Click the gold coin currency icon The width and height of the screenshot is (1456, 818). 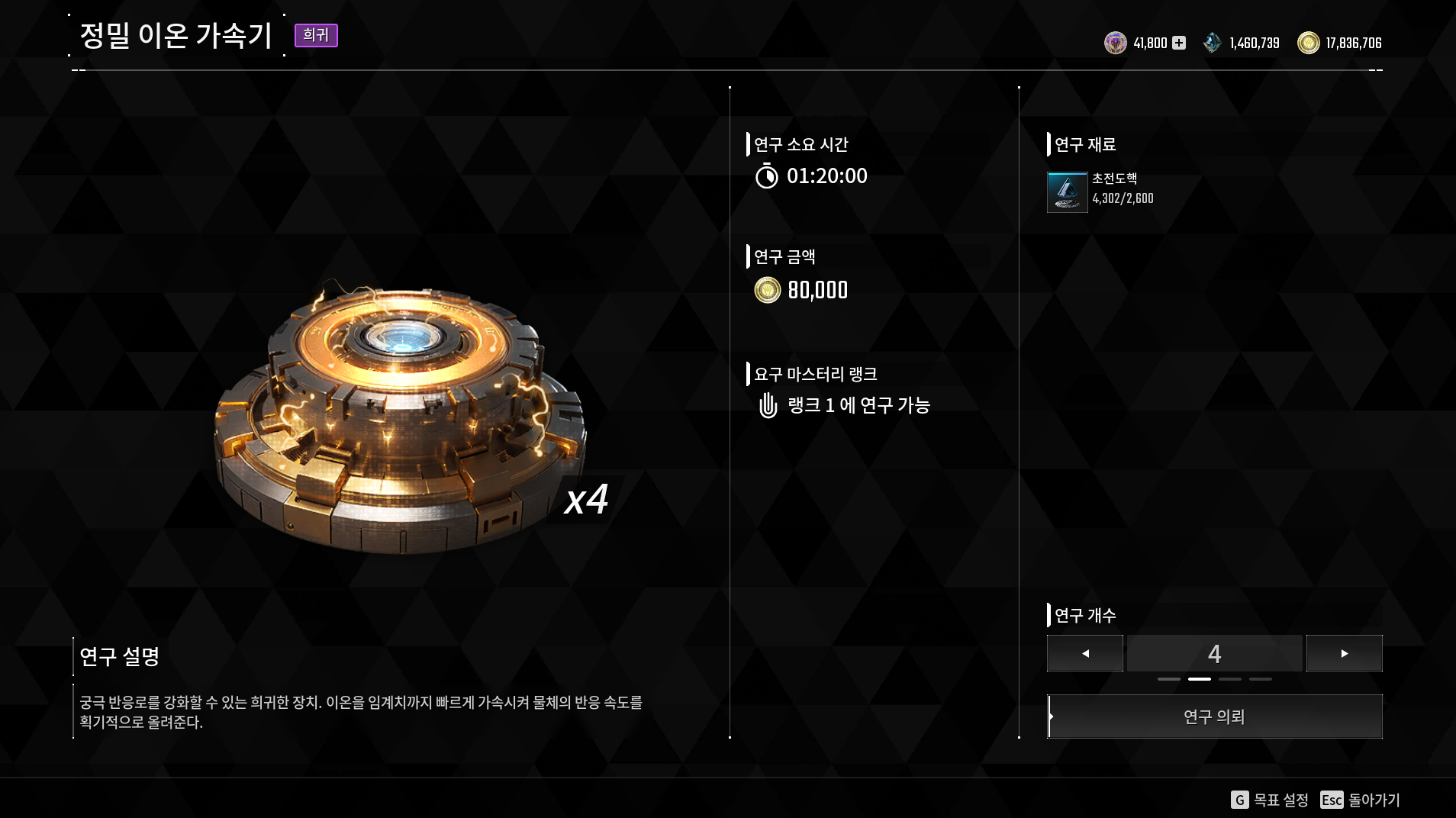tap(1308, 43)
